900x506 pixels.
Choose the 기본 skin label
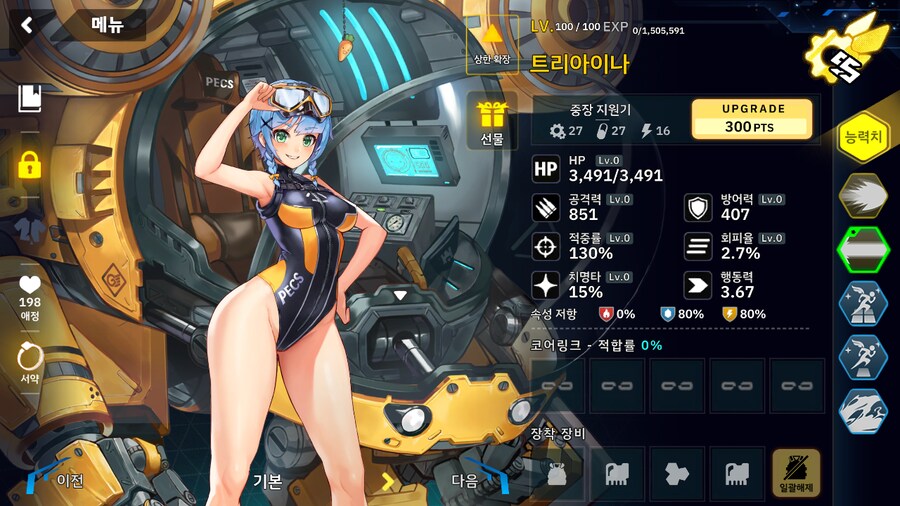(268, 481)
